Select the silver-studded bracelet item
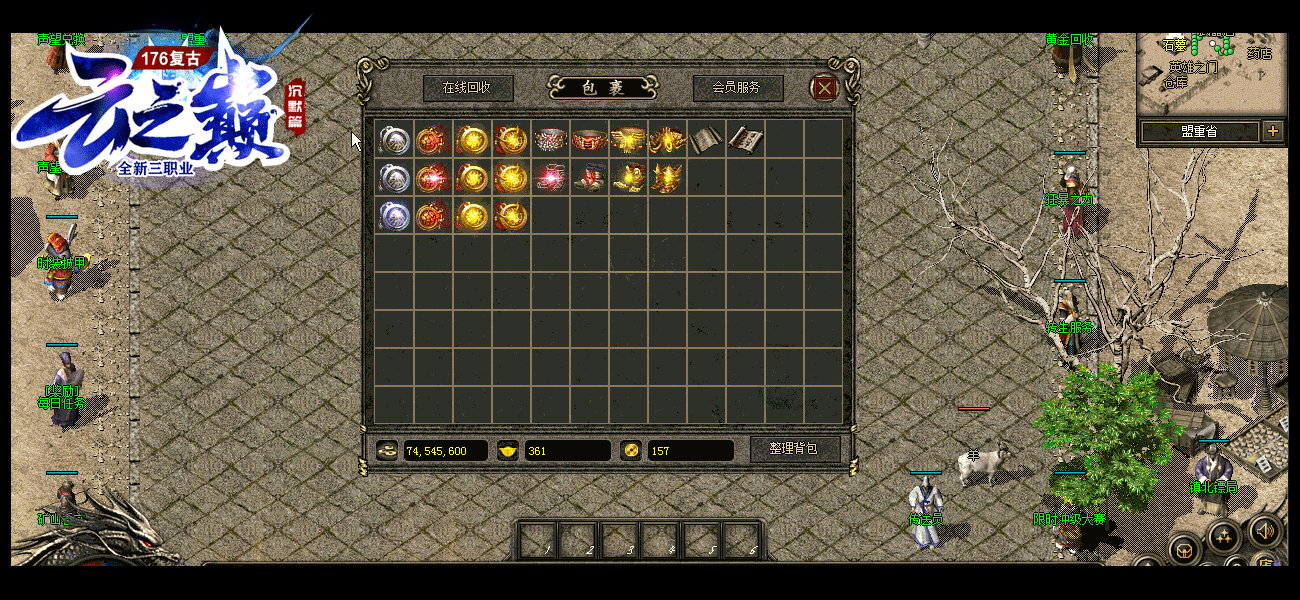Image resolution: width=1300 pixels, height=600 pixels. click(550, 139)
